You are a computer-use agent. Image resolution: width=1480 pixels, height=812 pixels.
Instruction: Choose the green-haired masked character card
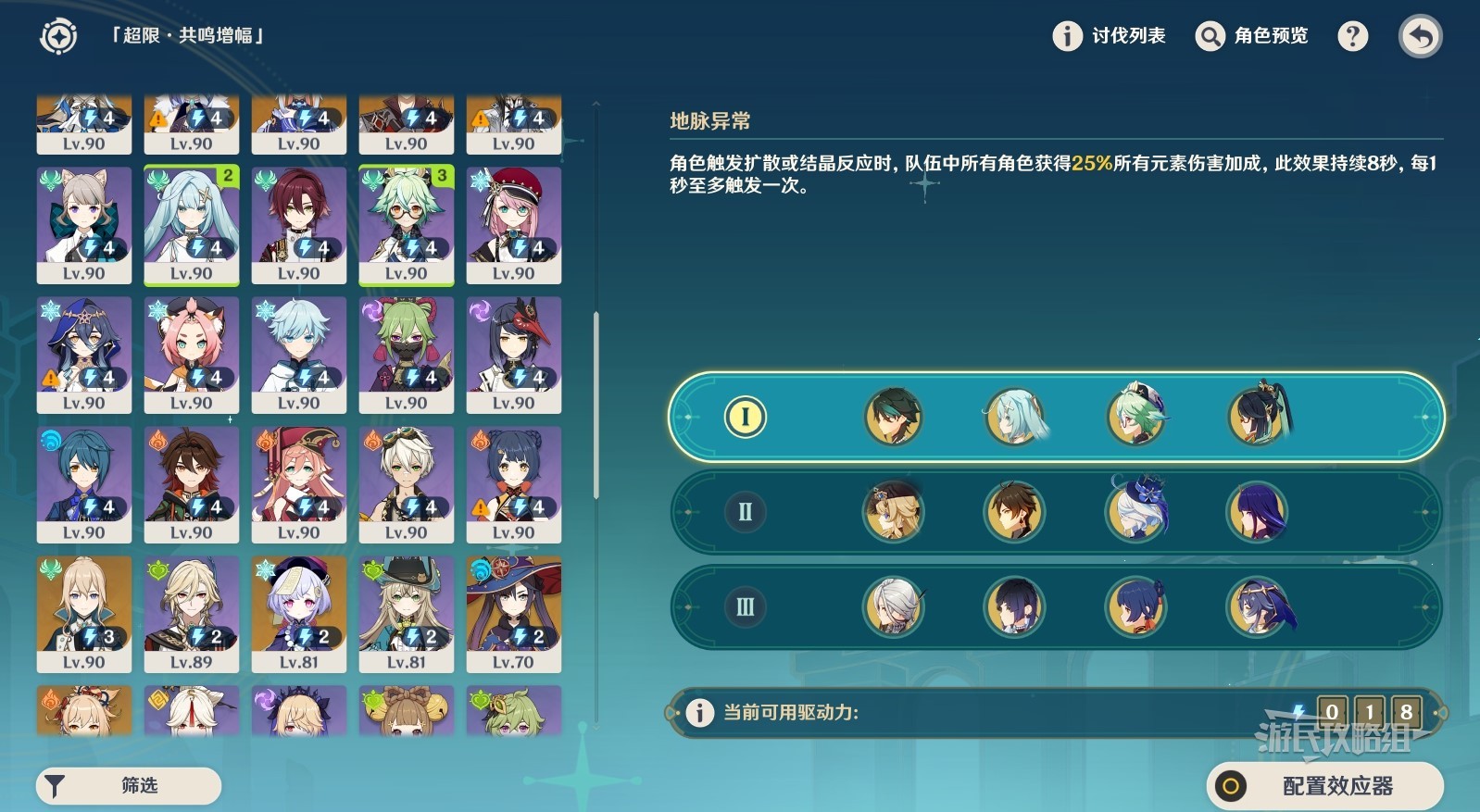(406, 354)
